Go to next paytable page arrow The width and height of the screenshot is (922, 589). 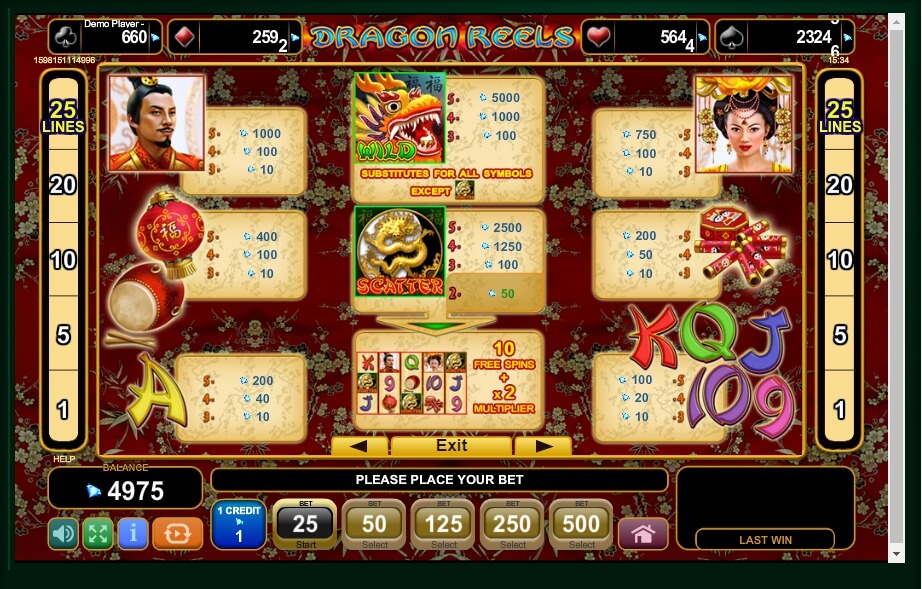tap(542, 446)
